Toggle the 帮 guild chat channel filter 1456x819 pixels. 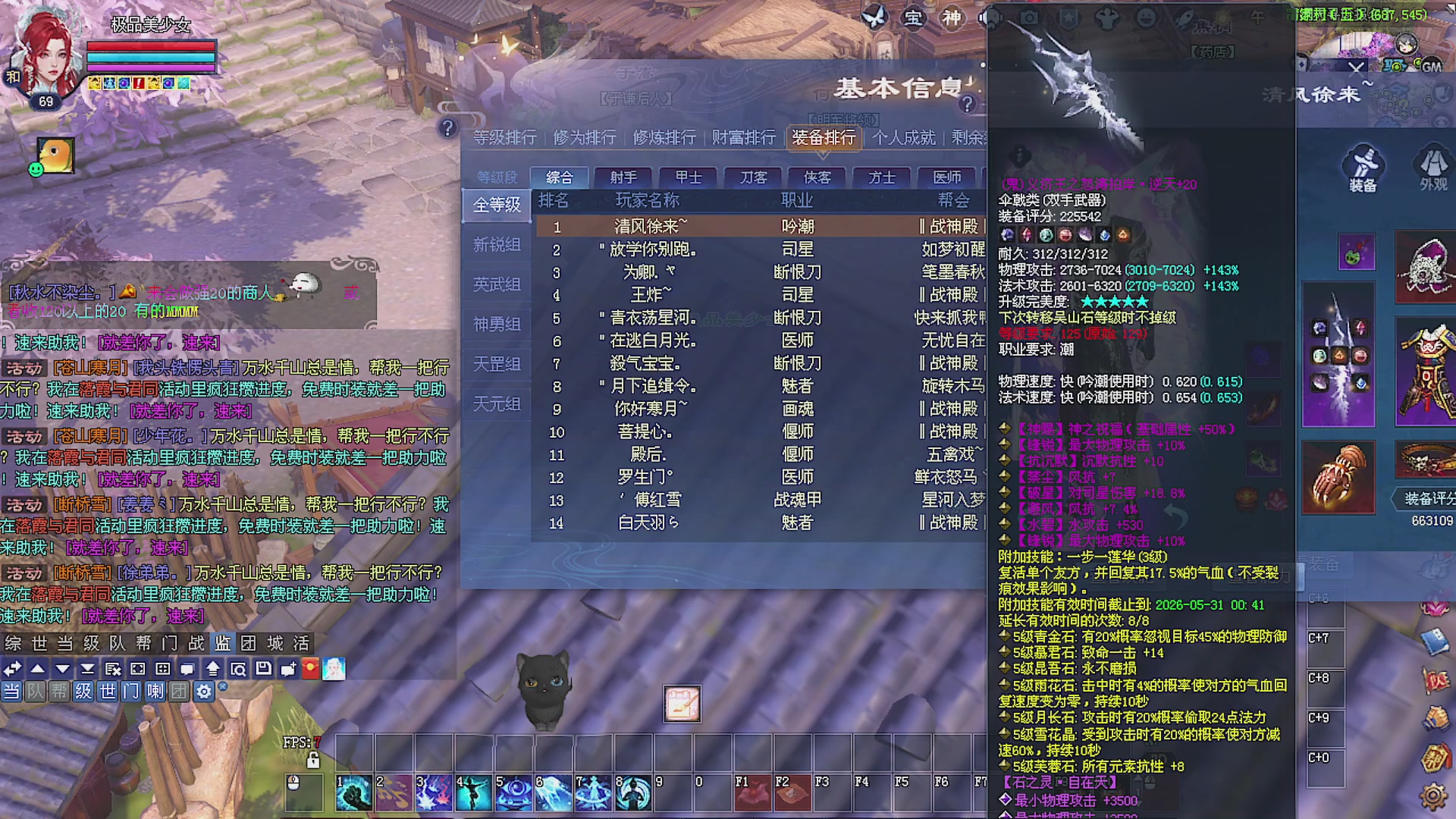tap(59, 692)
